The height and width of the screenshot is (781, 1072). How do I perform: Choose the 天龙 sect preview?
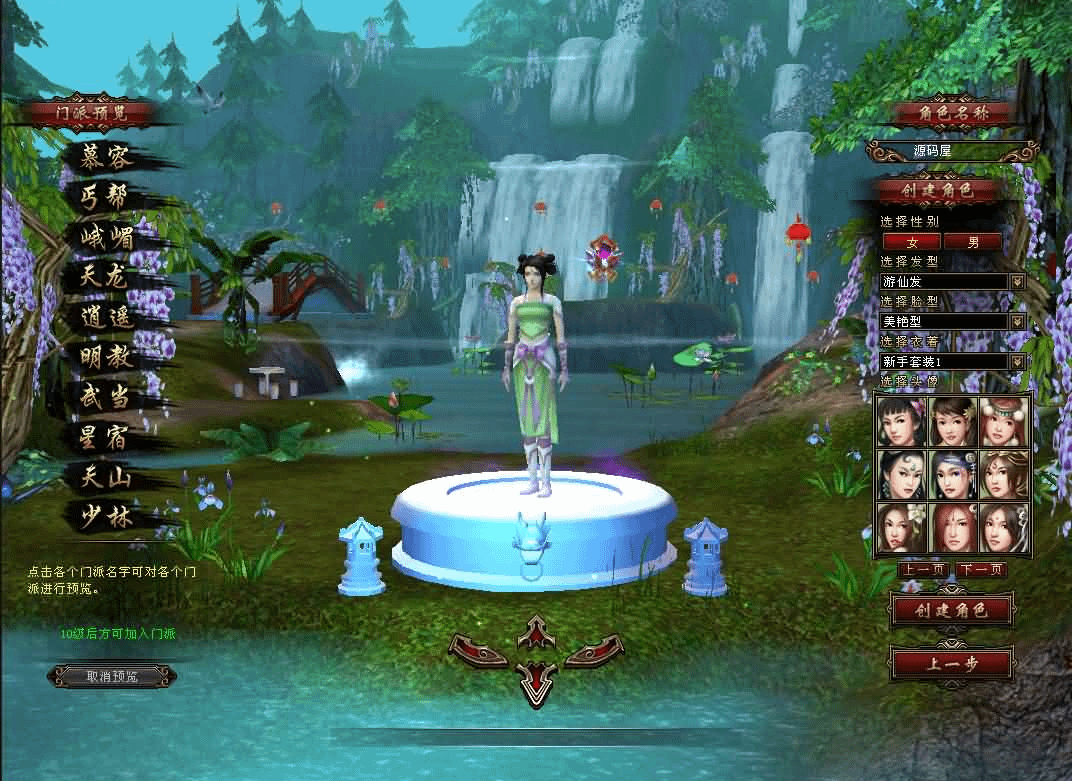[105, 277]
